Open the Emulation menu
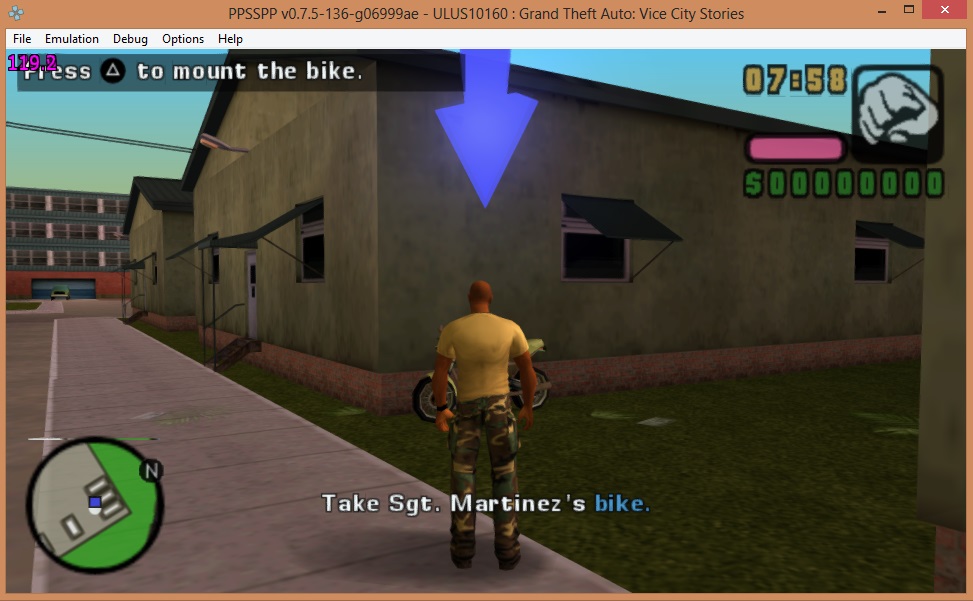Screen dimensions: 973x601 tap(72, 39)
